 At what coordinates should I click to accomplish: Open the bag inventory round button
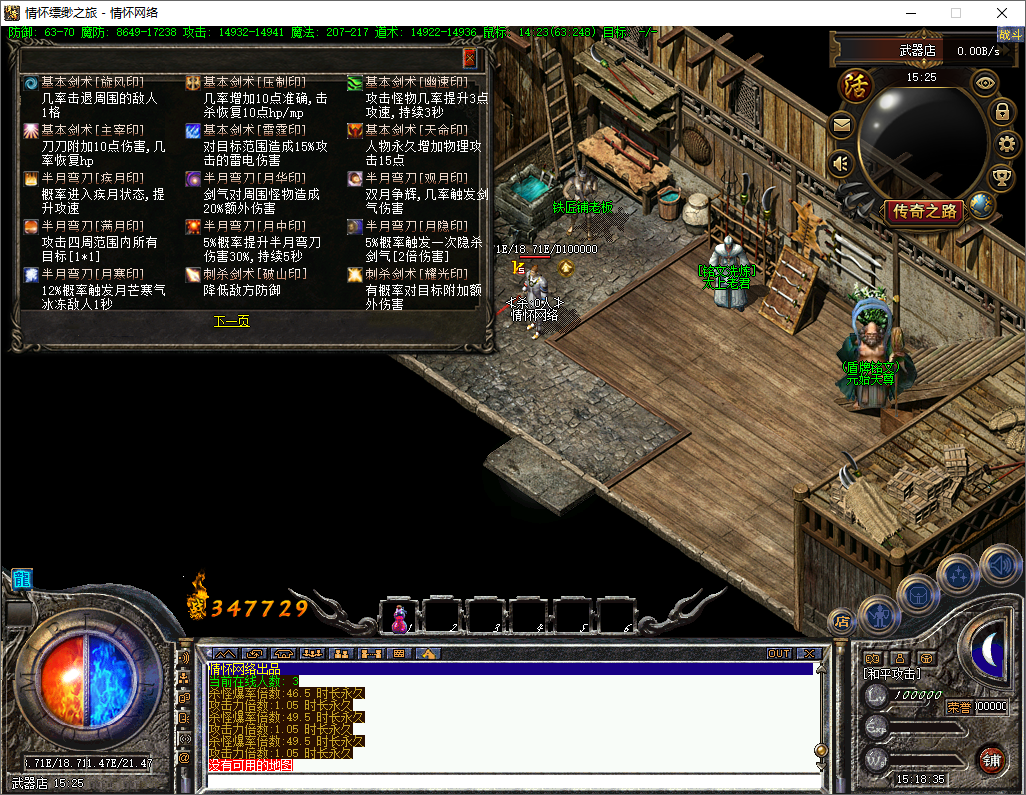pos(917,594)
